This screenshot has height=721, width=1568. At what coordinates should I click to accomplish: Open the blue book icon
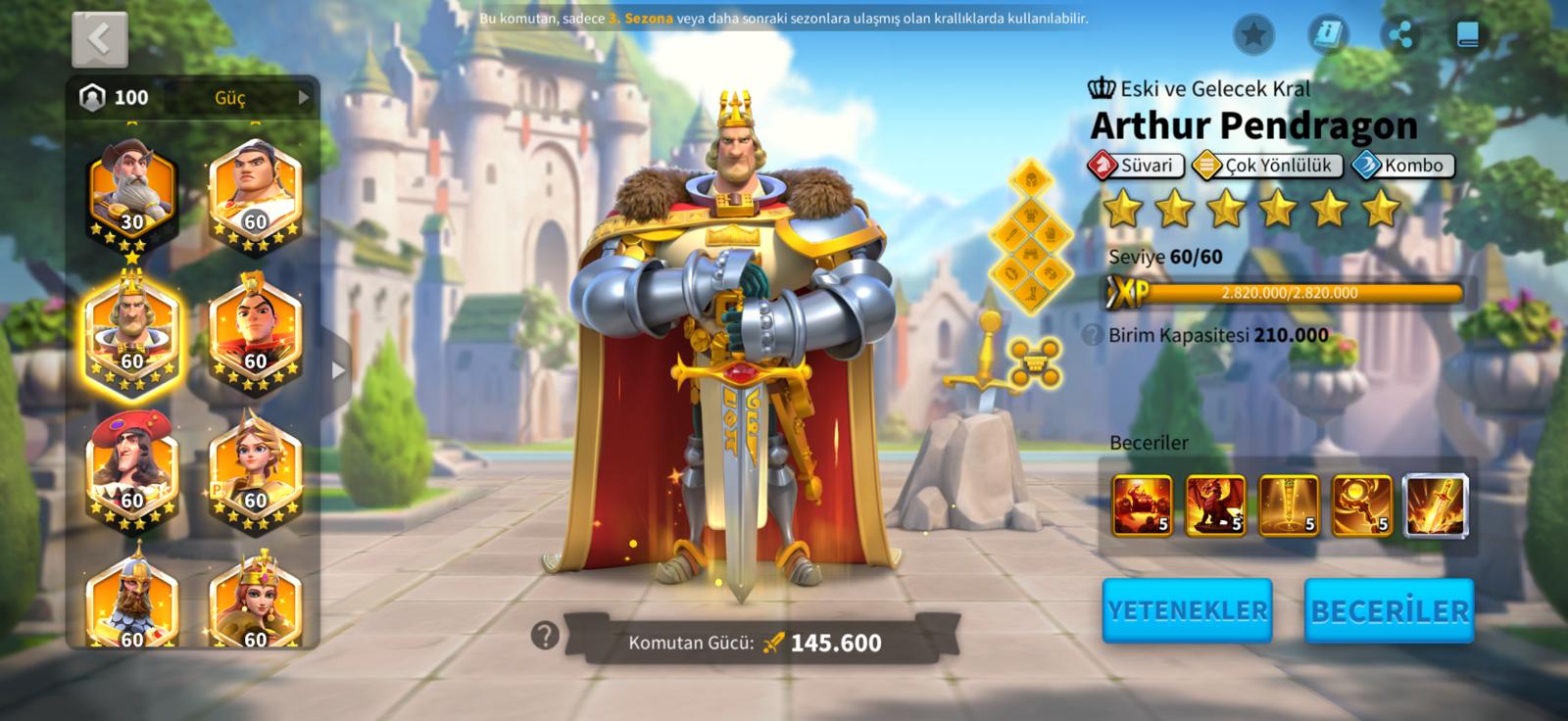1467,35
